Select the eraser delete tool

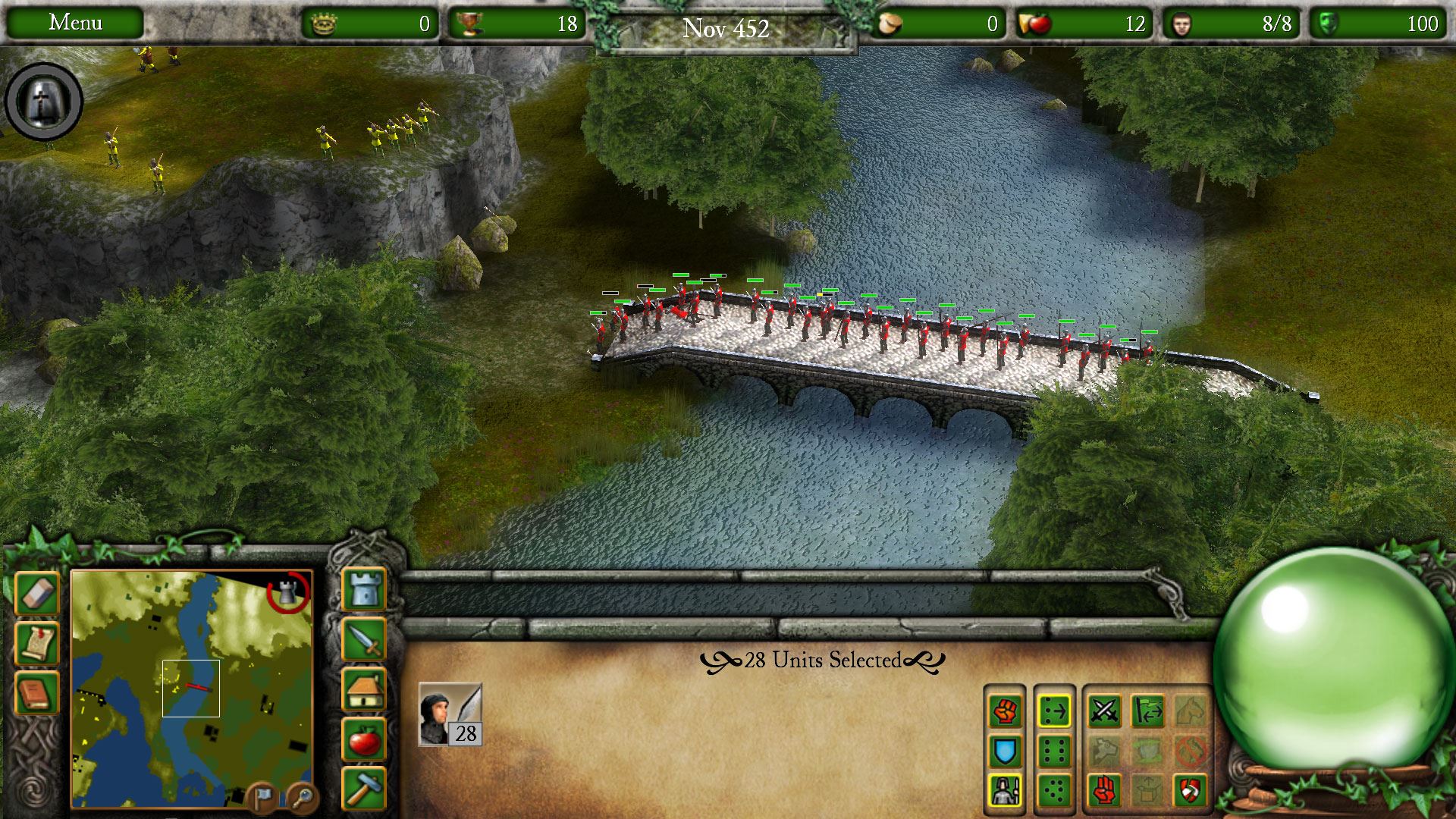36,593
